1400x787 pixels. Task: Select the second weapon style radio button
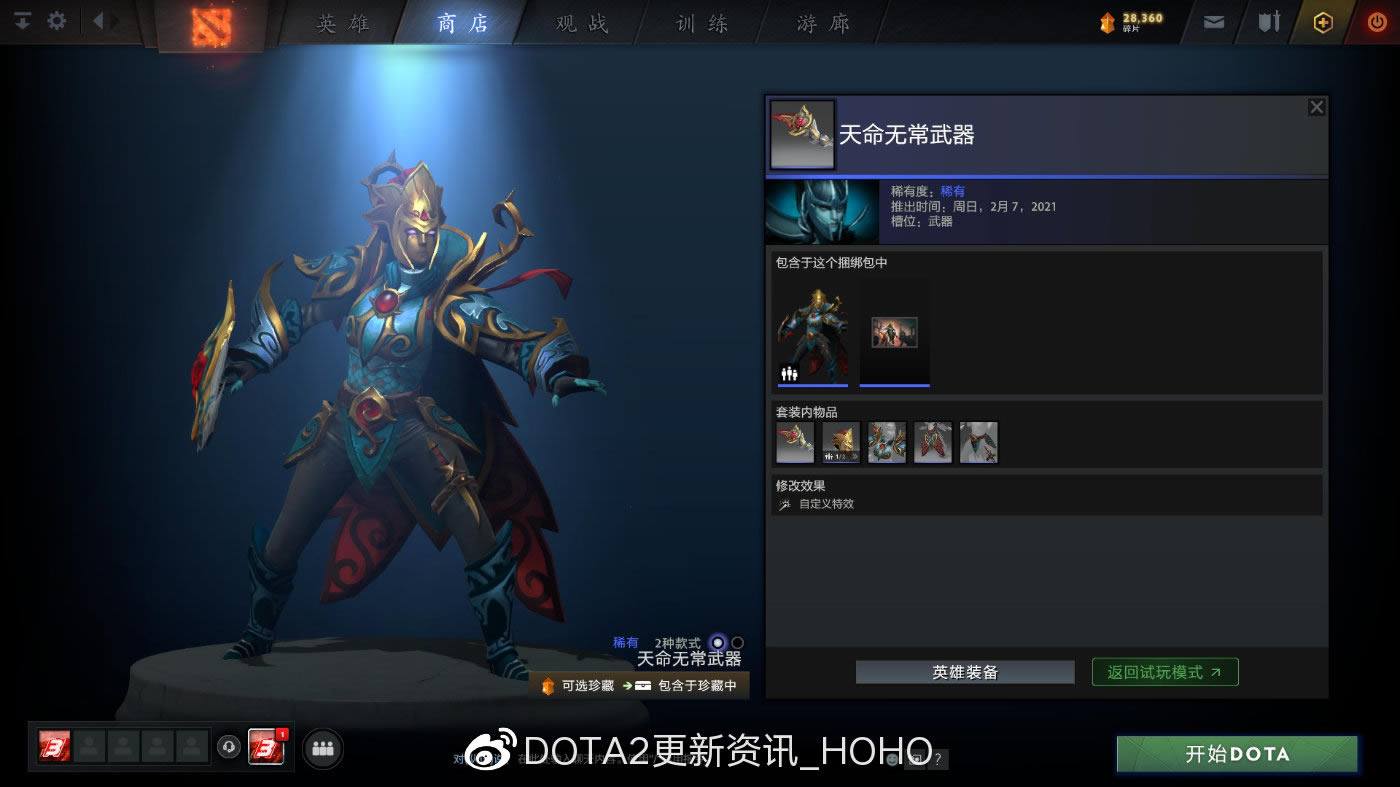[737, 642]
